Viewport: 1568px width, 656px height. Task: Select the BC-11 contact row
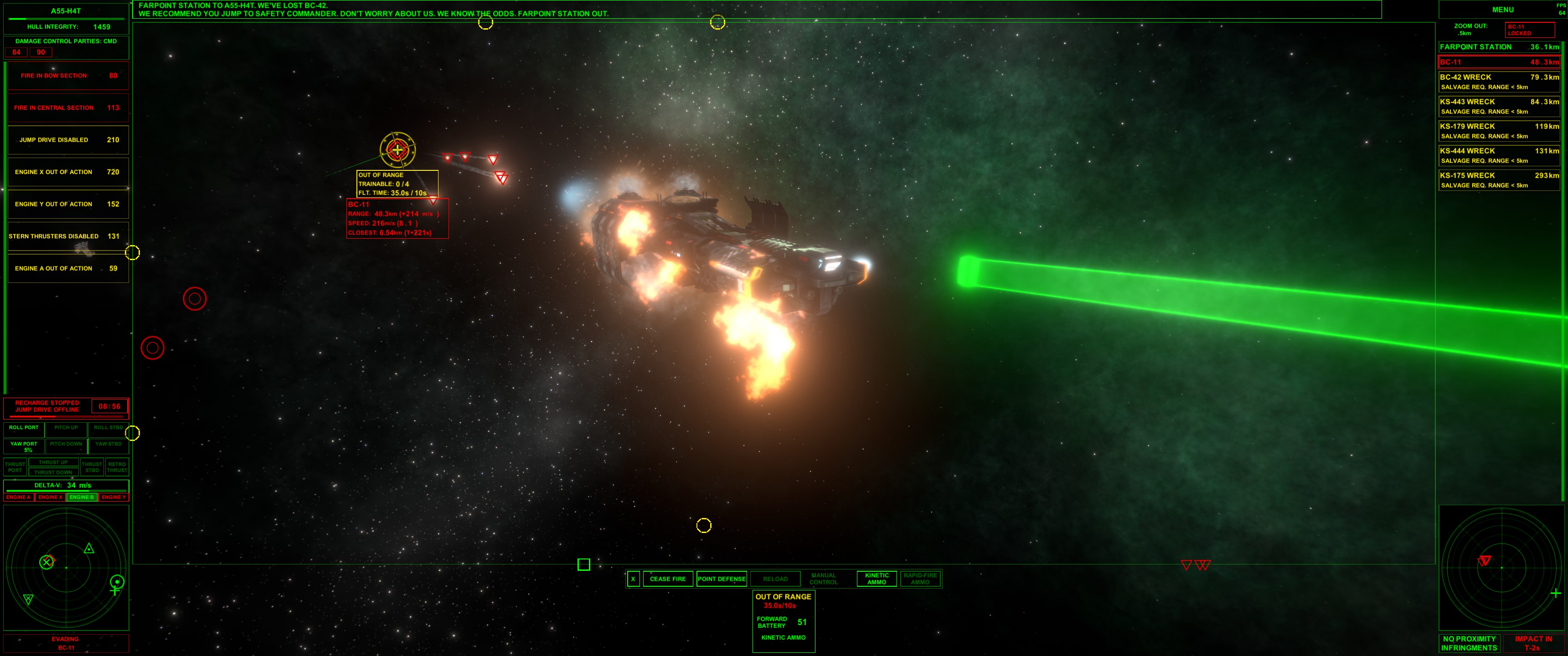(1499, 62)
